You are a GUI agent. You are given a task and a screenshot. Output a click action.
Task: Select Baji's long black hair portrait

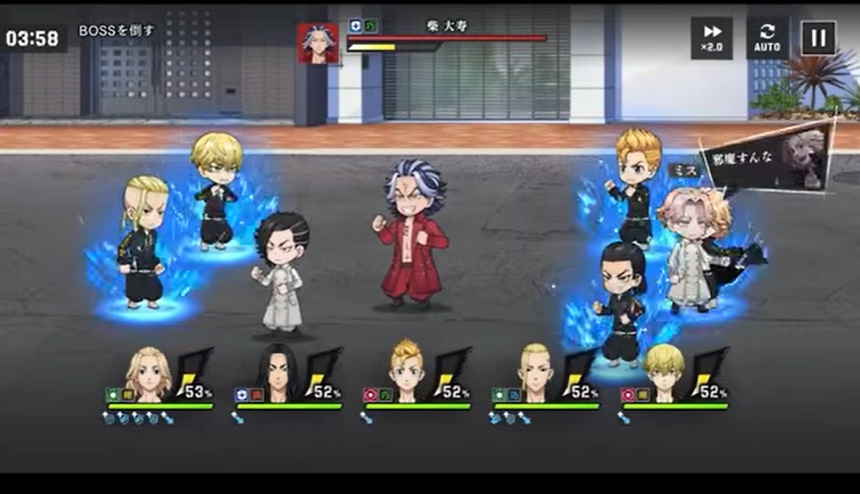click(277, 373)
